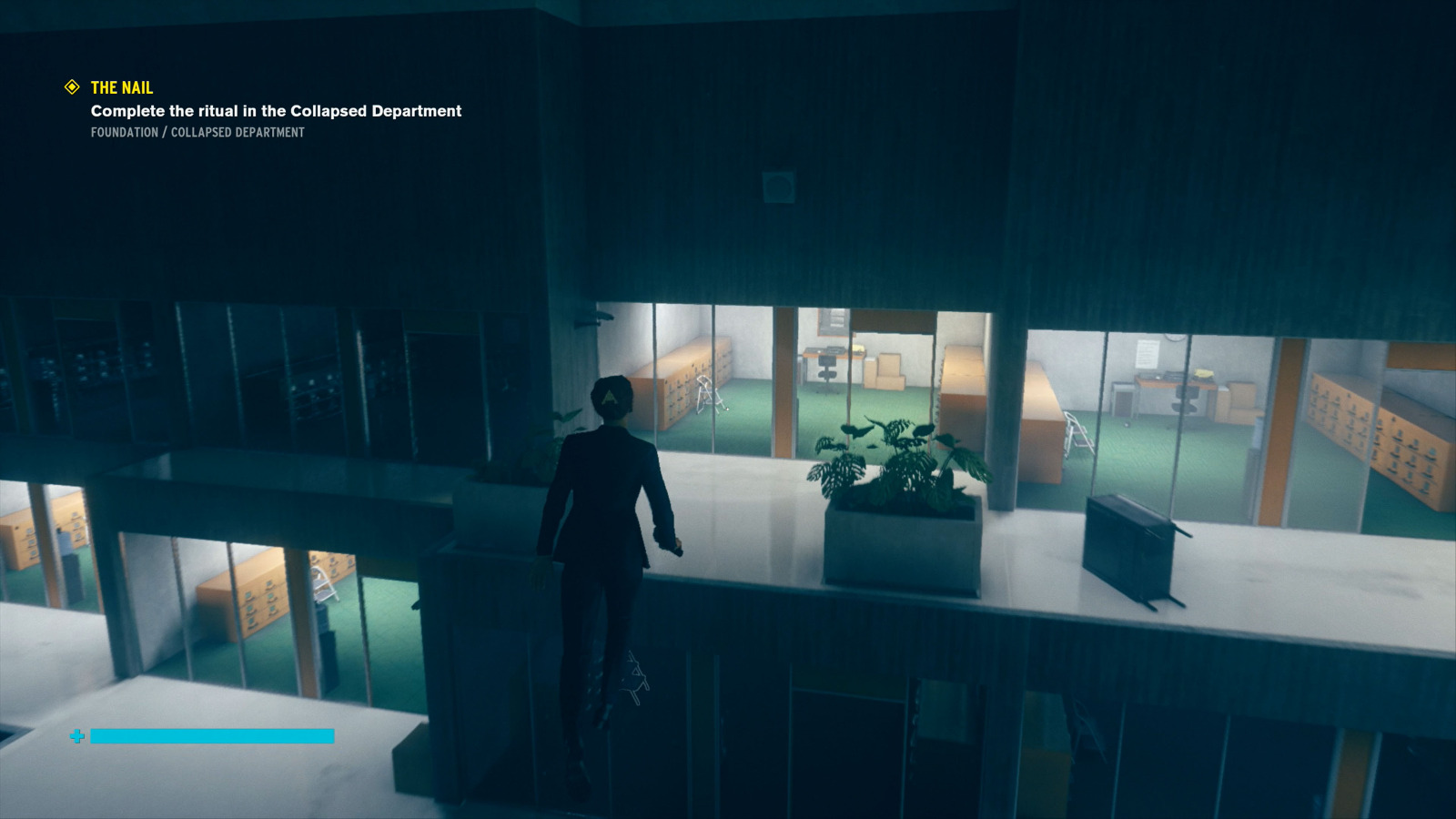Select THE NAIL mission title
This screenshot has width=1456, height=819.
121,88
